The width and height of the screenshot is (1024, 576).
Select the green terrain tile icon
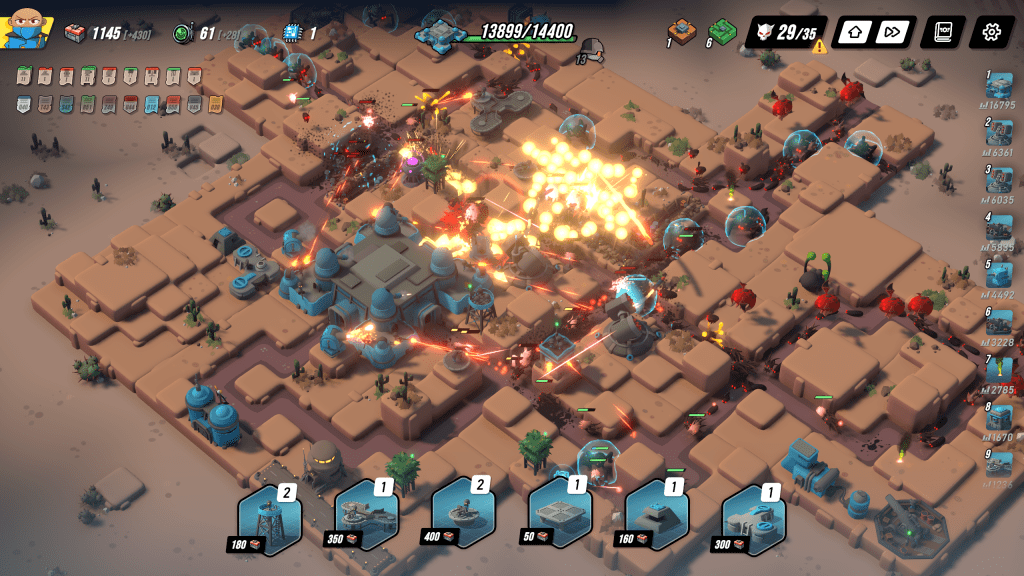[723, 31]
